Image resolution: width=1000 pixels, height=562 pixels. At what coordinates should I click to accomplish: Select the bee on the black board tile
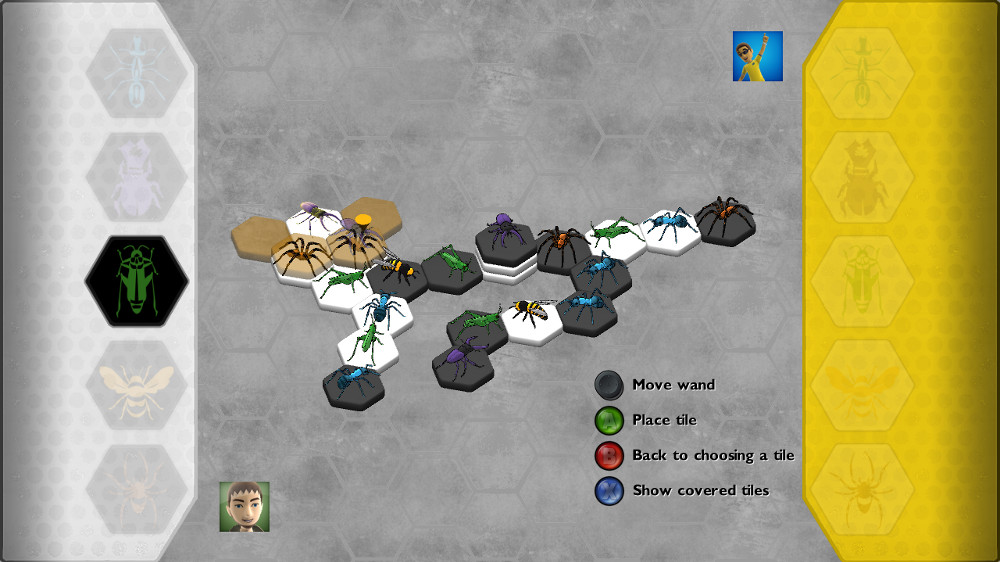click(x=398, y=272)
